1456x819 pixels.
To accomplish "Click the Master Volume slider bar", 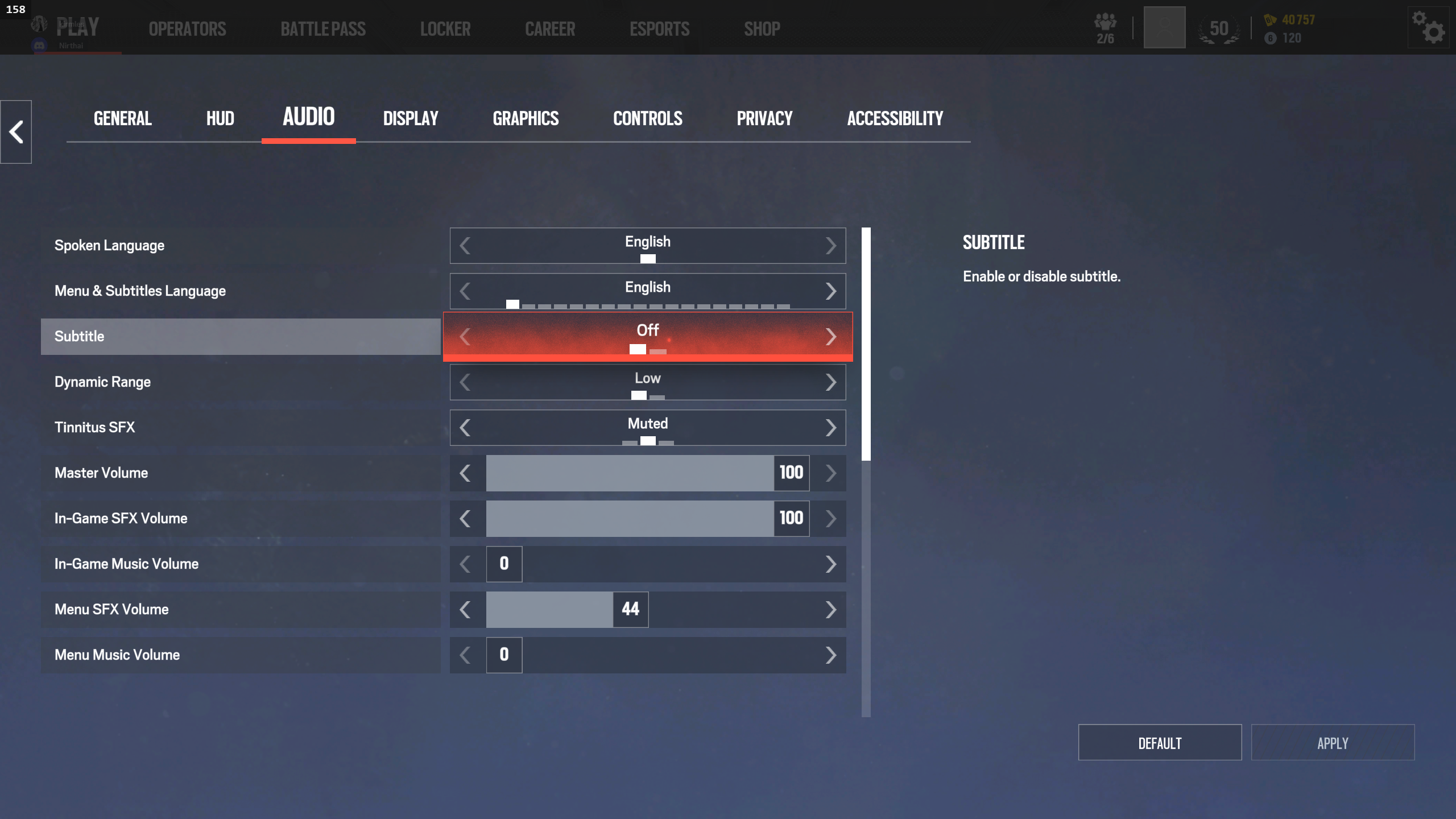I will (x=626, y=473).
